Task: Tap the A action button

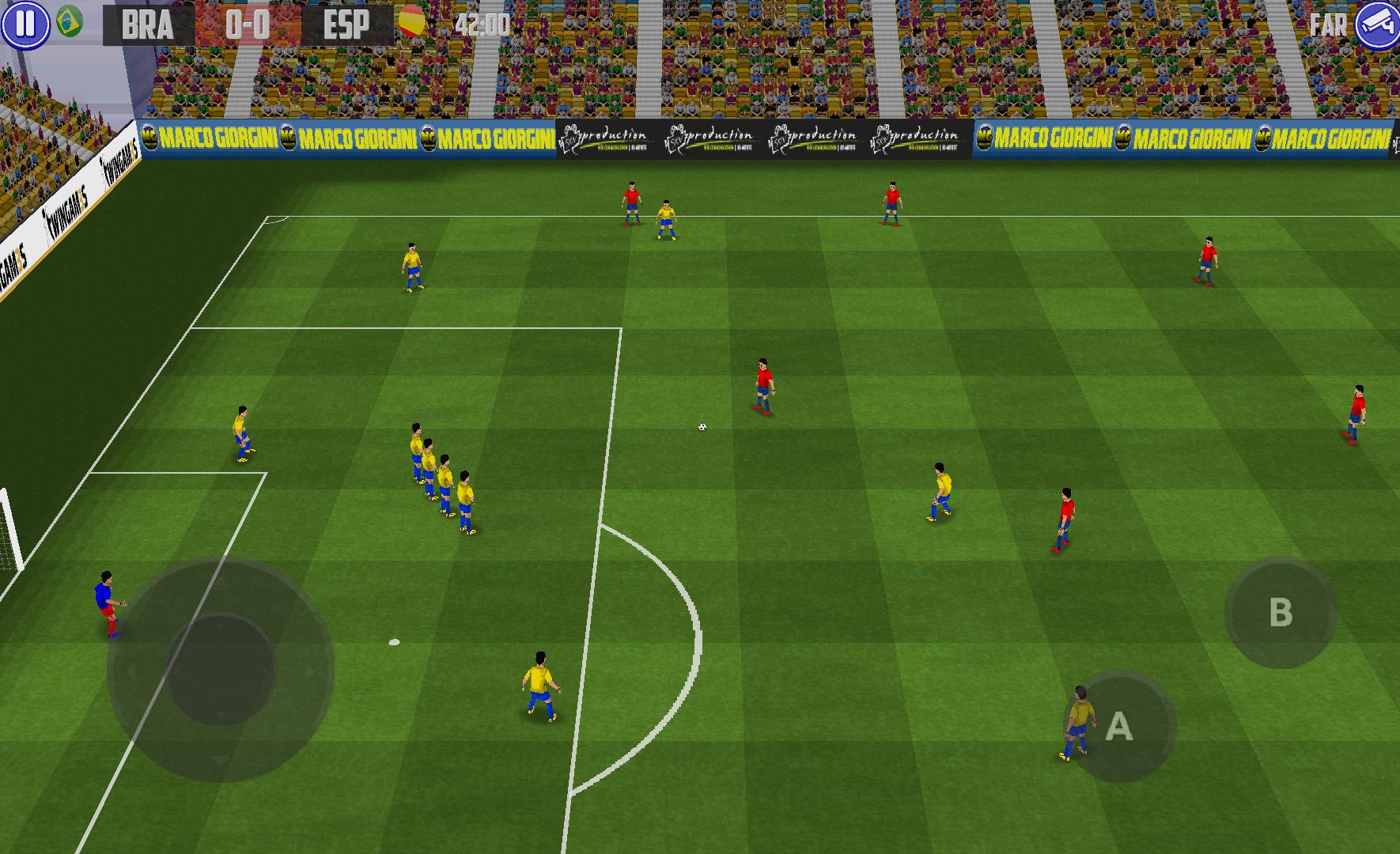Action: point(1118,726)
